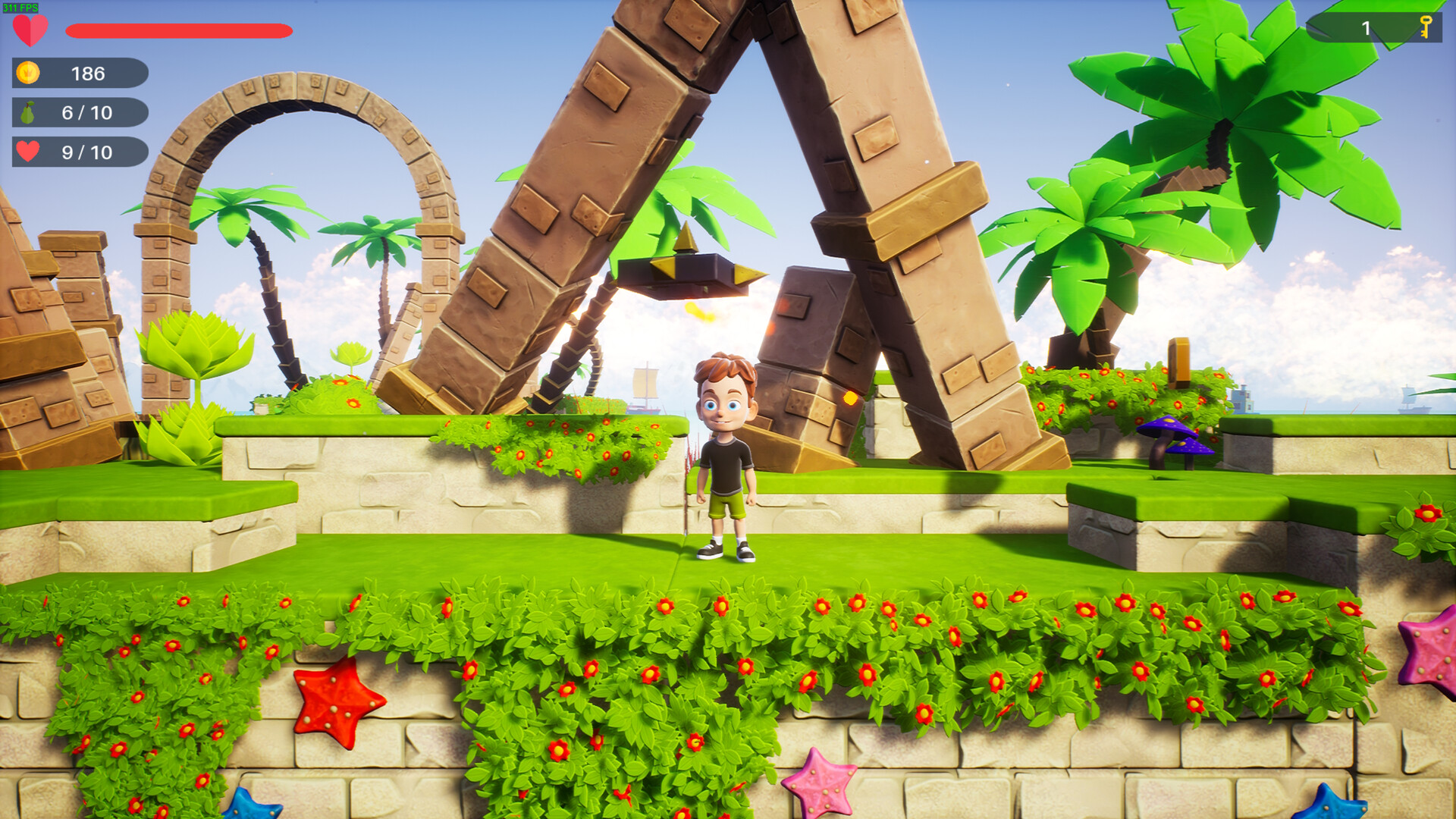Click the green pear icon on the 6/10 counter

29,112
